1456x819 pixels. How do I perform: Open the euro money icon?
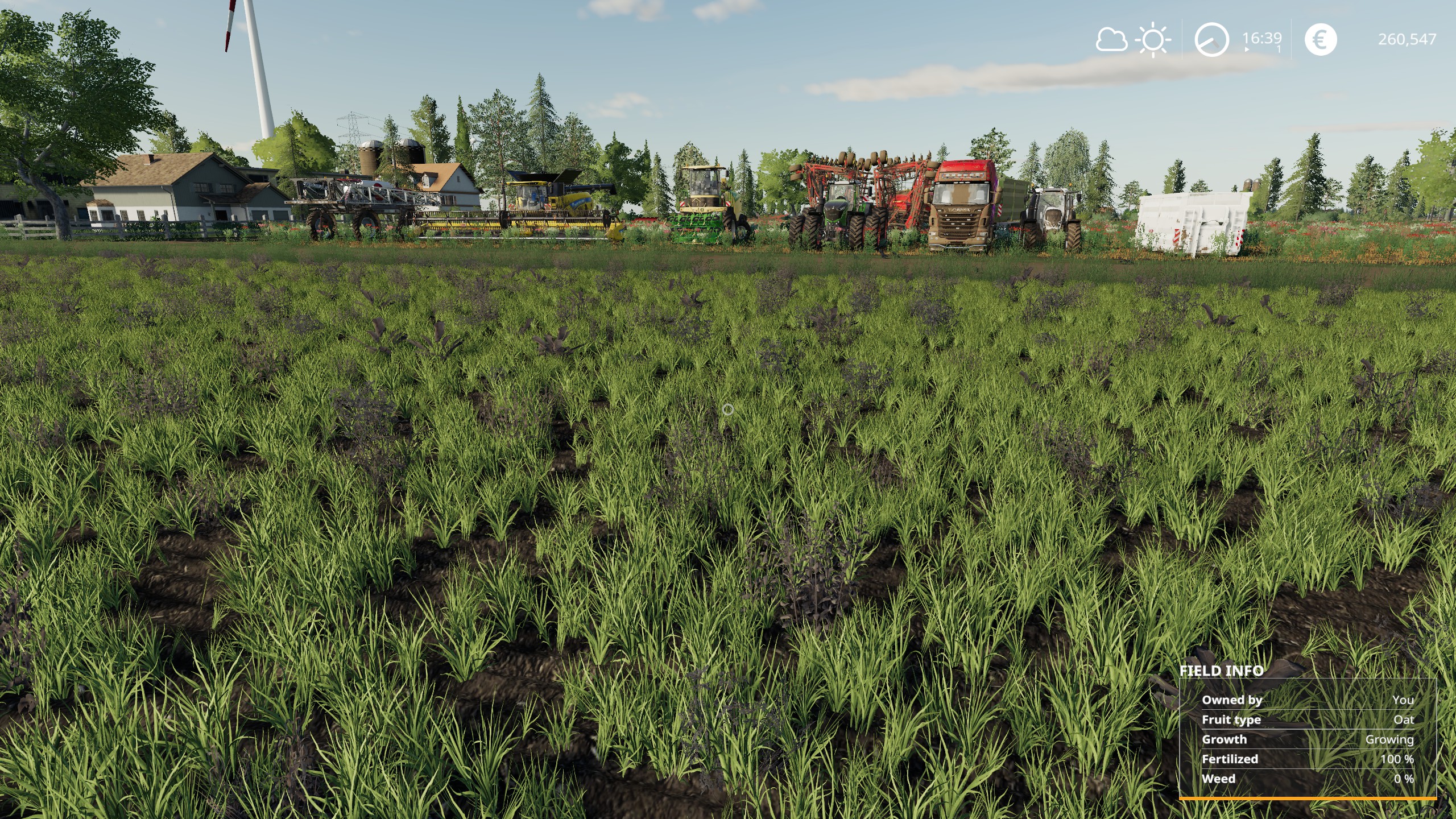coord(1320,40)
